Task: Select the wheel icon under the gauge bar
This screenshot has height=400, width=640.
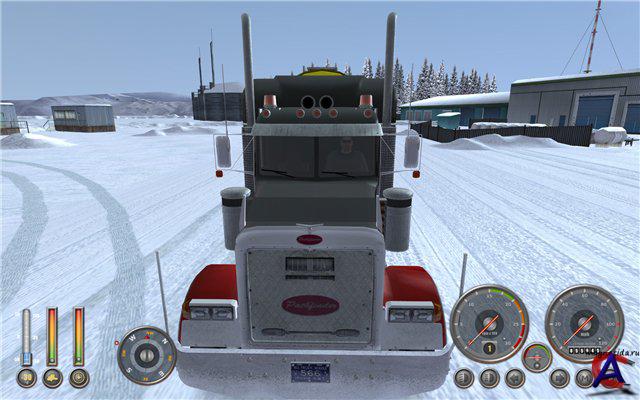Action: point(78,378)
